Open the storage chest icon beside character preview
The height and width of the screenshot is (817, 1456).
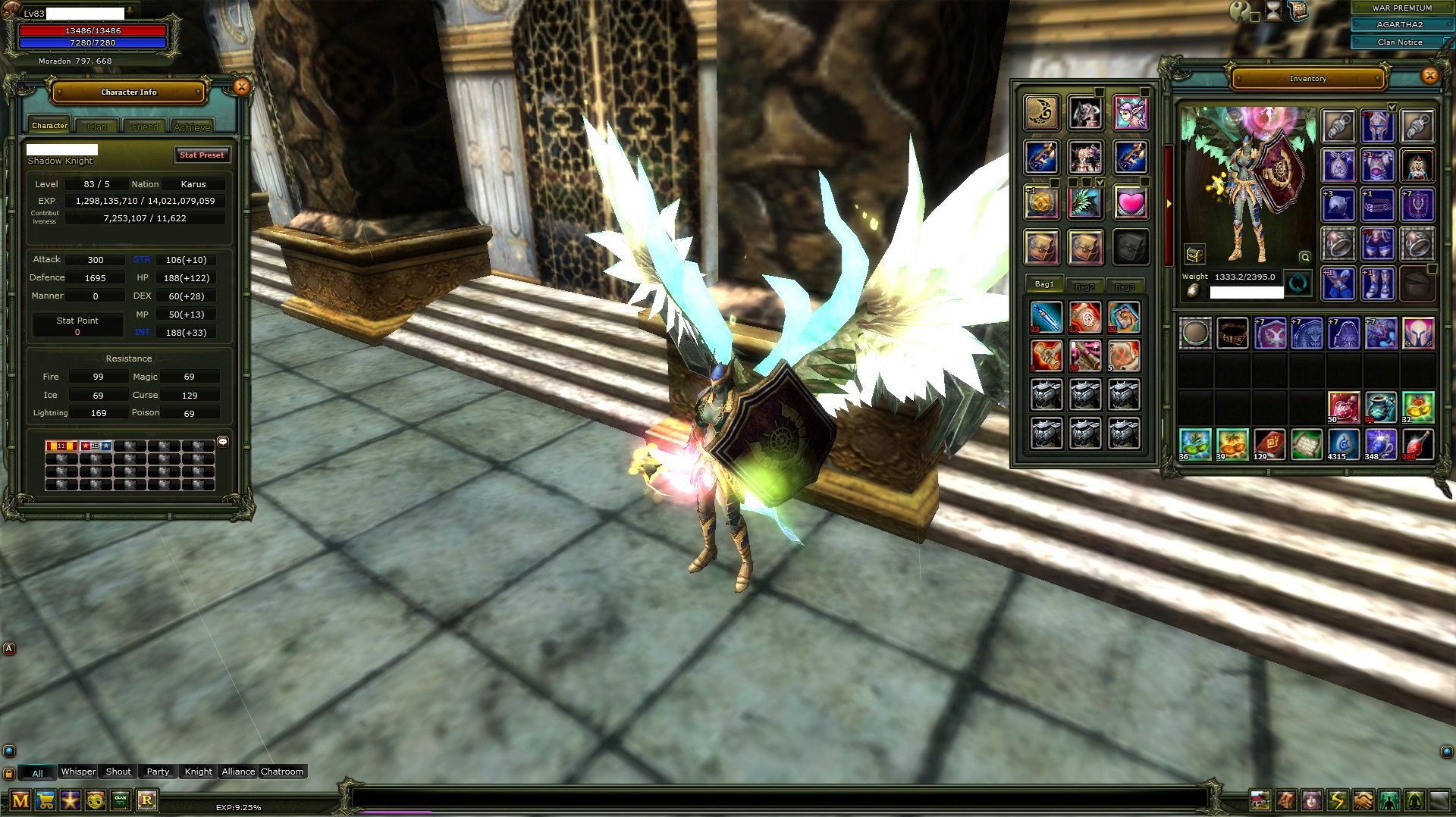(1193, 252)
